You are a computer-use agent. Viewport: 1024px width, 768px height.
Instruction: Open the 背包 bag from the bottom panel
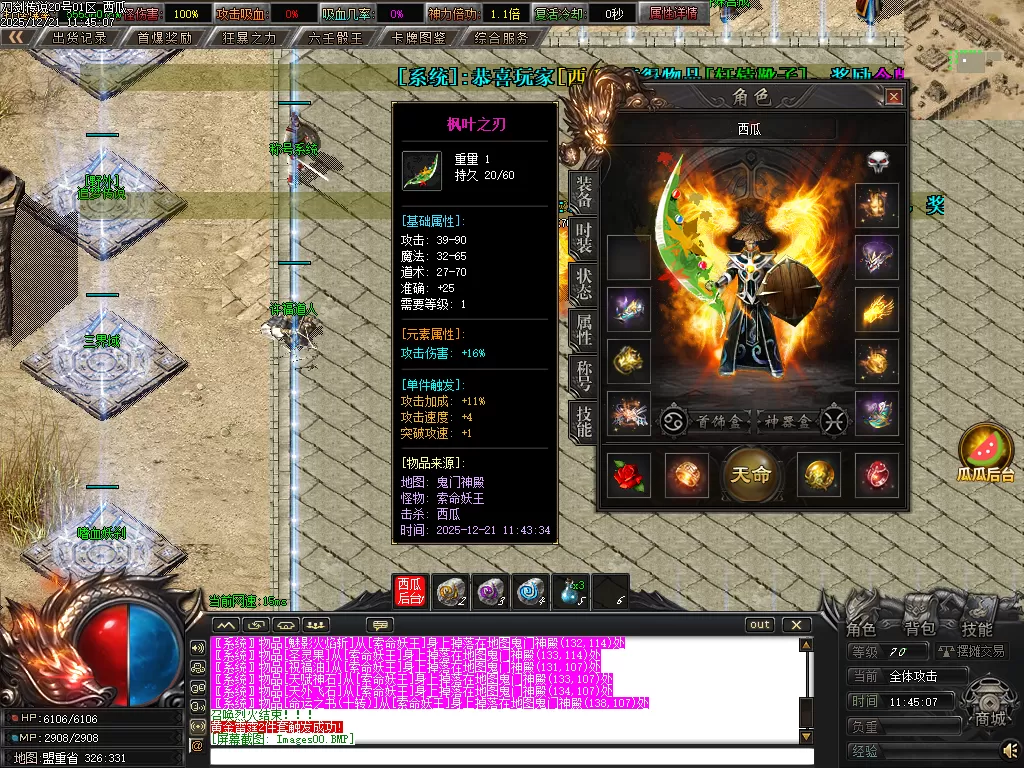(919, 629)
